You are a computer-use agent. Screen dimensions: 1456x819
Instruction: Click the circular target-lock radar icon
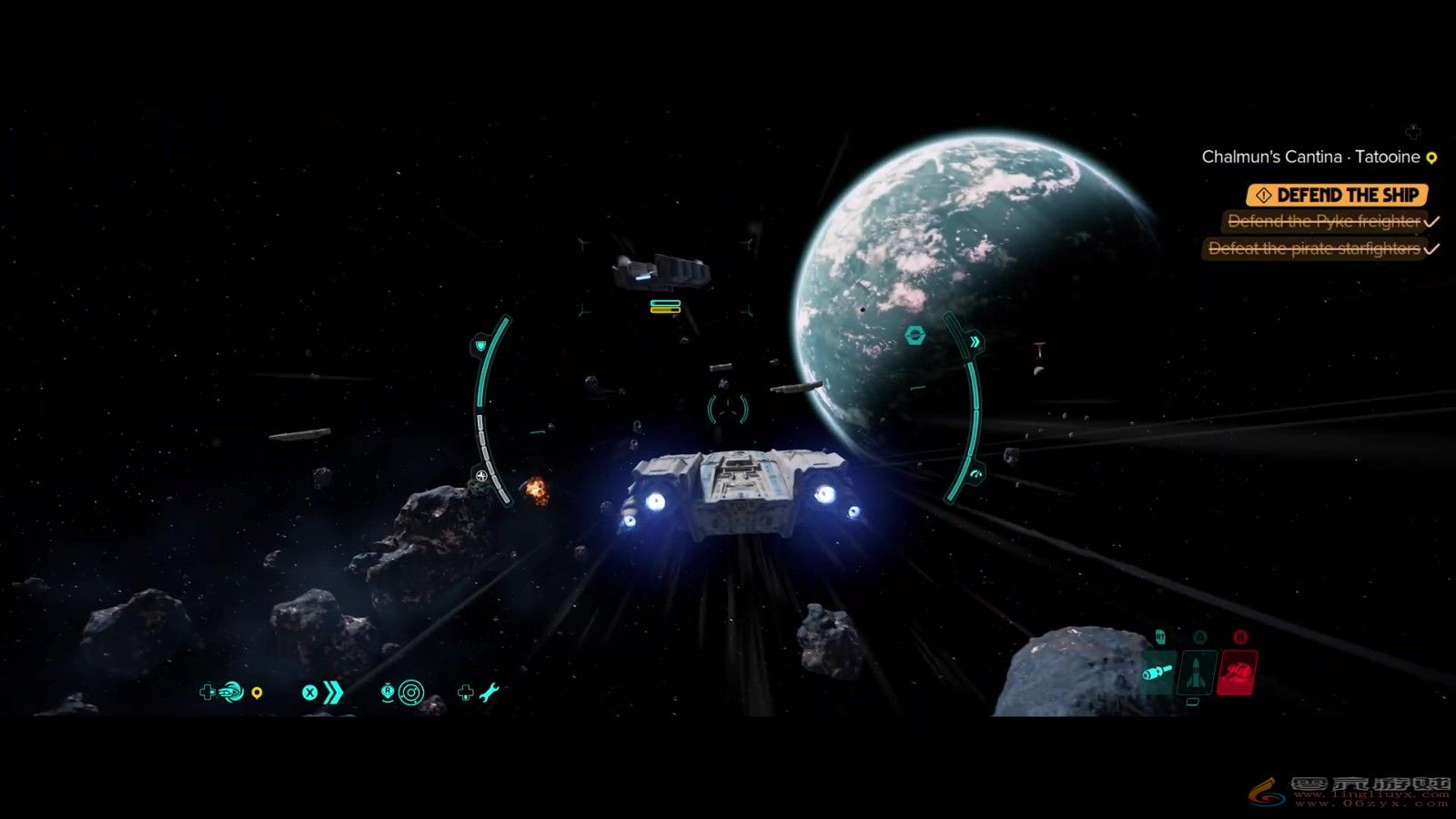(x=410, y=693)
